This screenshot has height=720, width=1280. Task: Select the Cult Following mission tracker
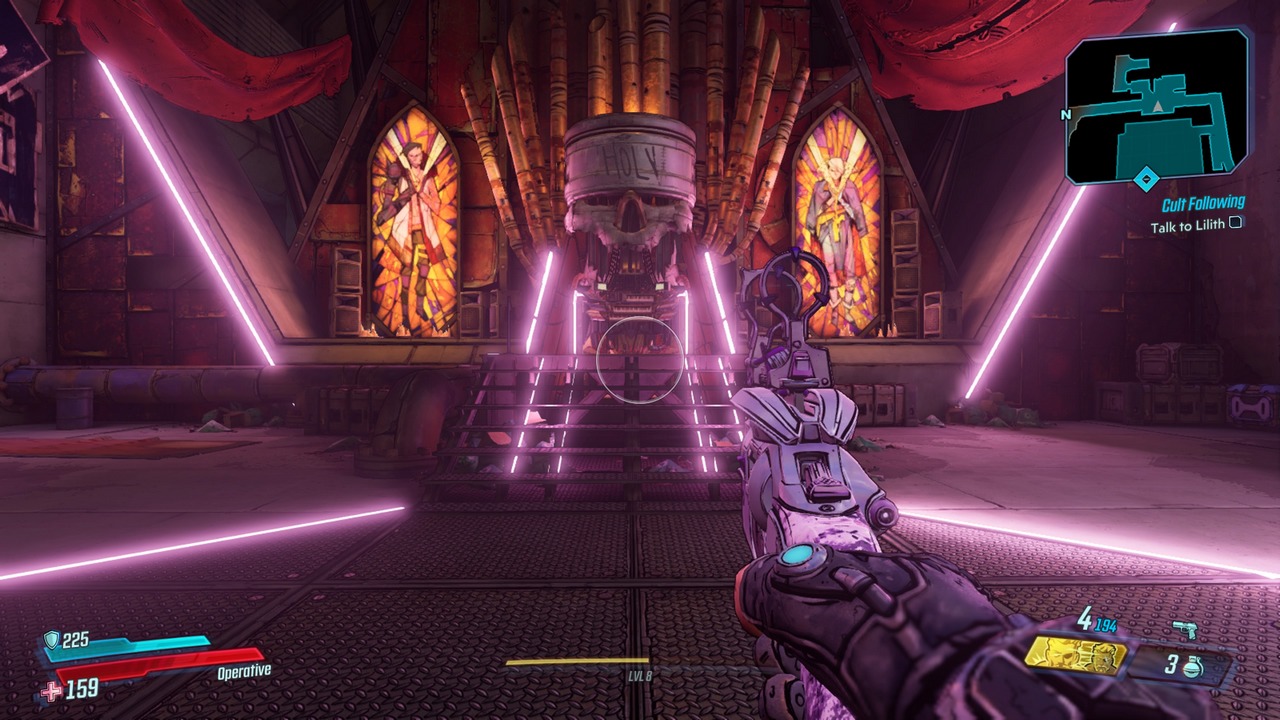[1203, 204]
